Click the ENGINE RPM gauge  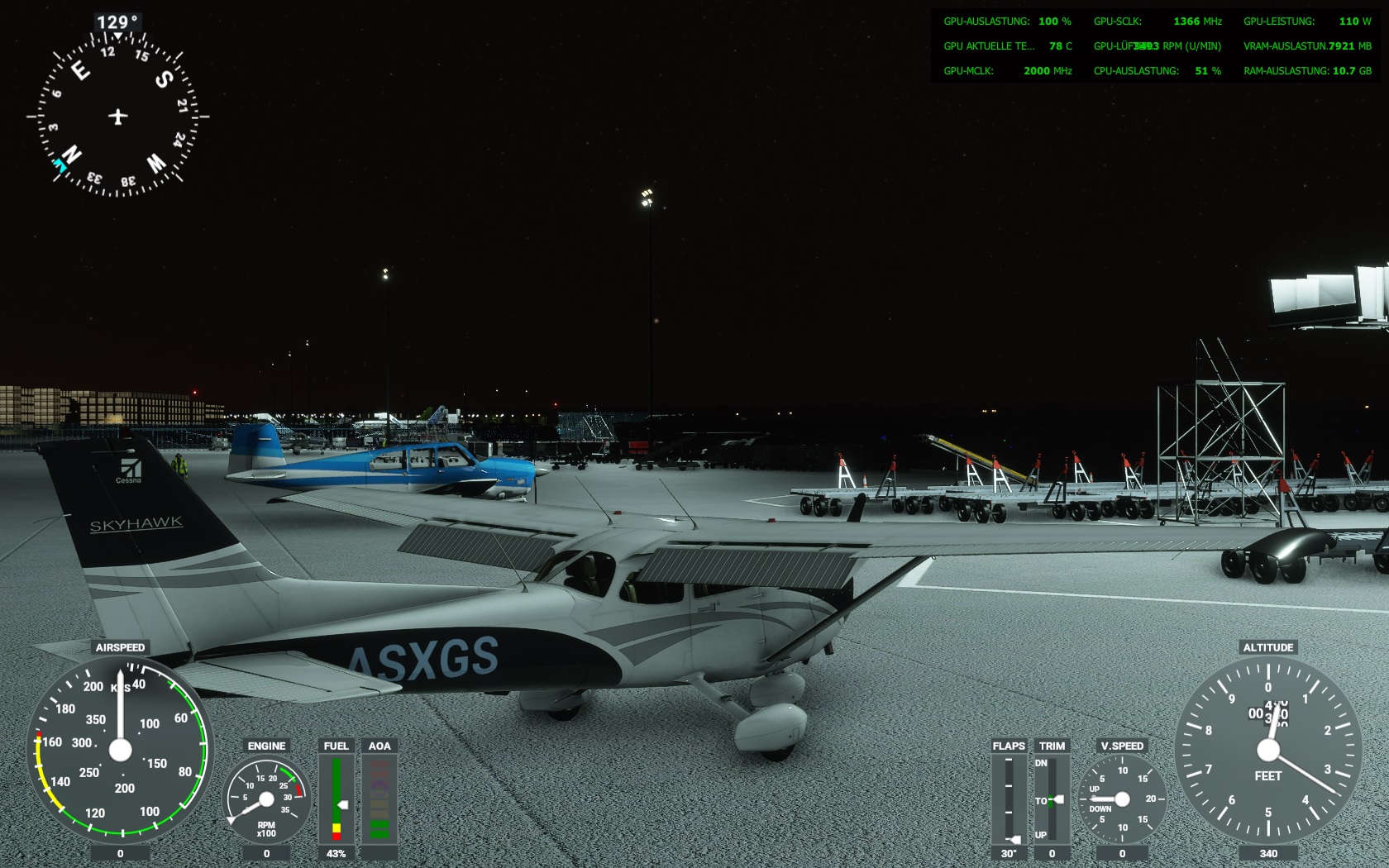click(x=266, y=798)
